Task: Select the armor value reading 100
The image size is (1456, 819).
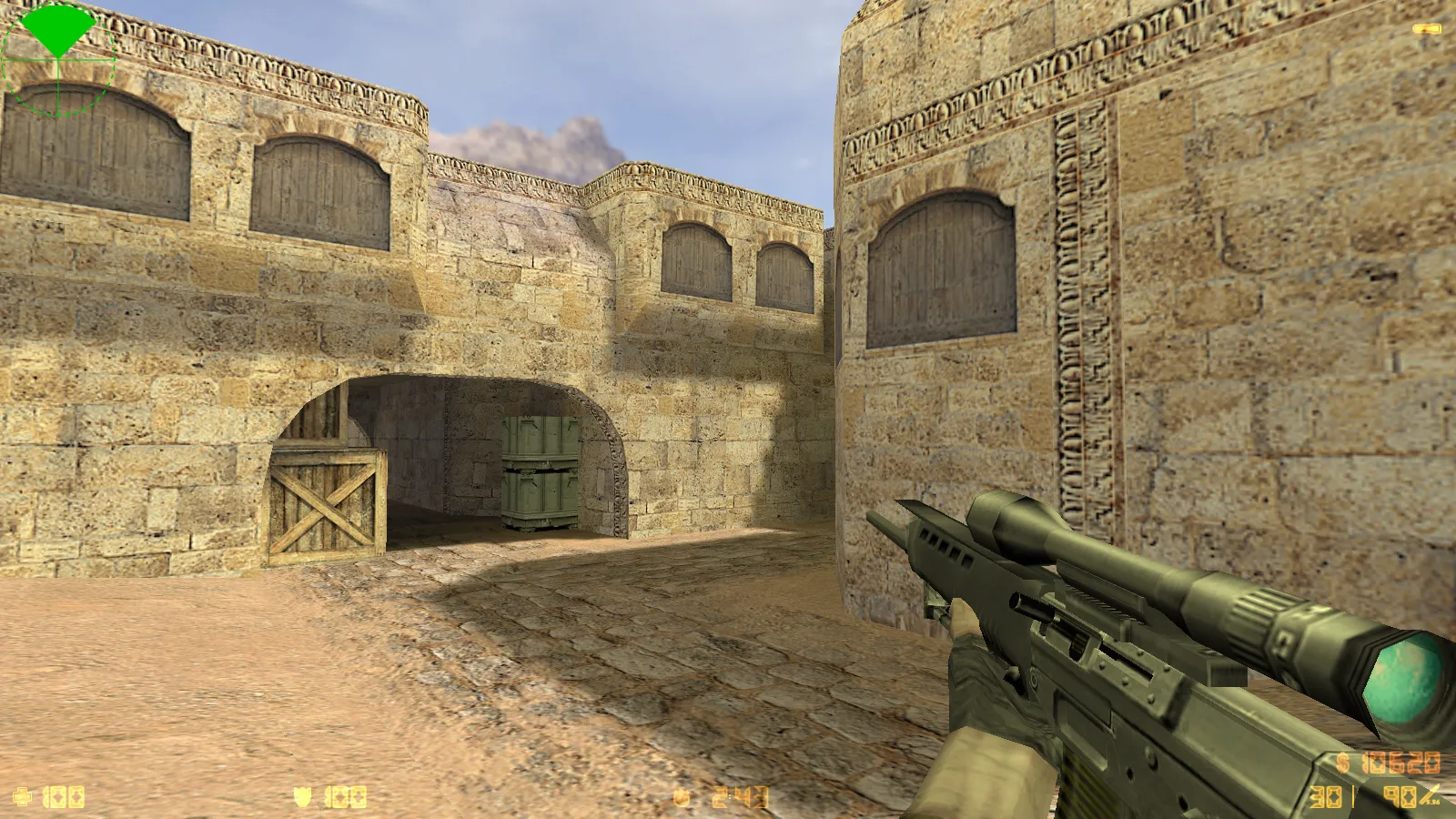Action: 344,798
